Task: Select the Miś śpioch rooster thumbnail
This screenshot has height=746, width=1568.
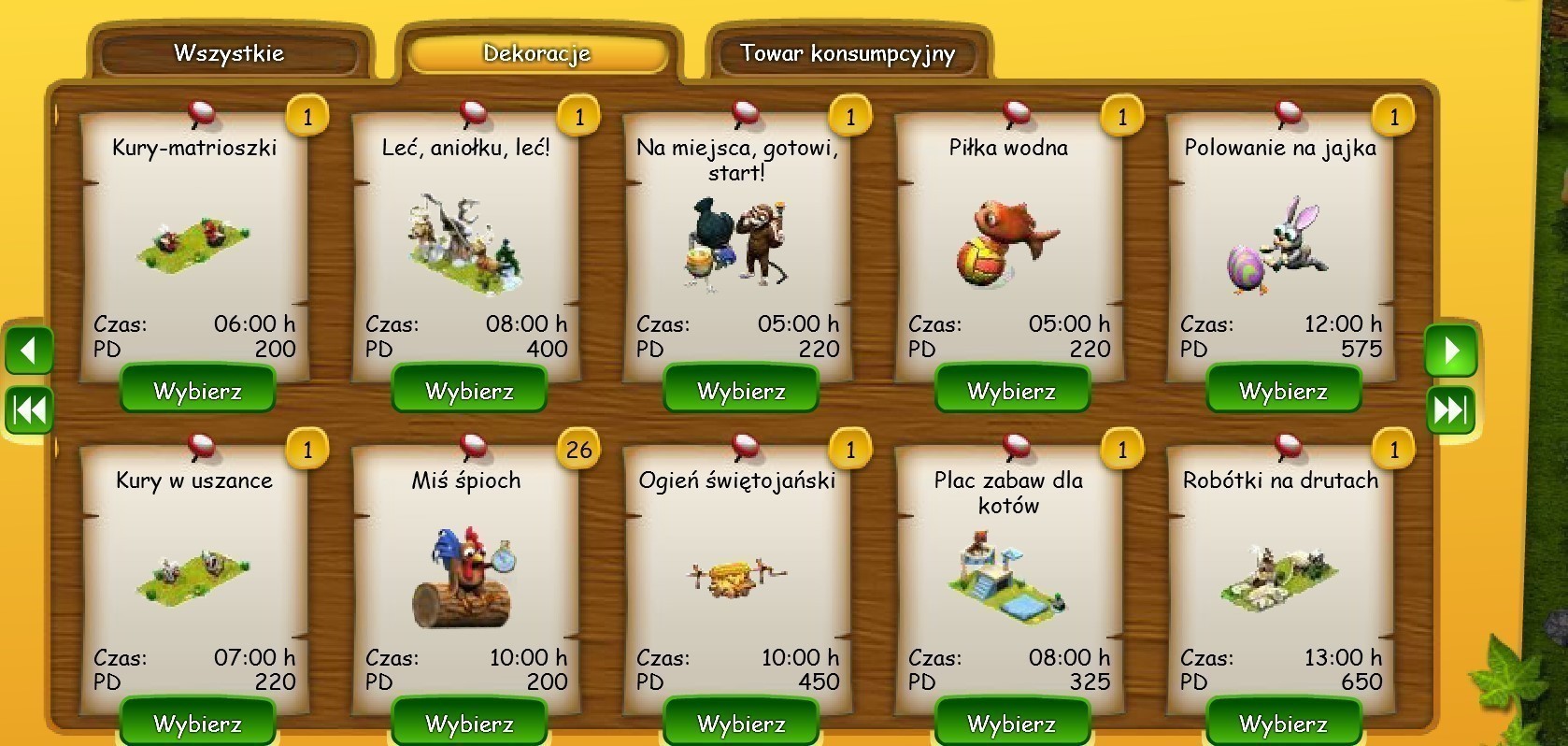Action: (x=464, y=578)
